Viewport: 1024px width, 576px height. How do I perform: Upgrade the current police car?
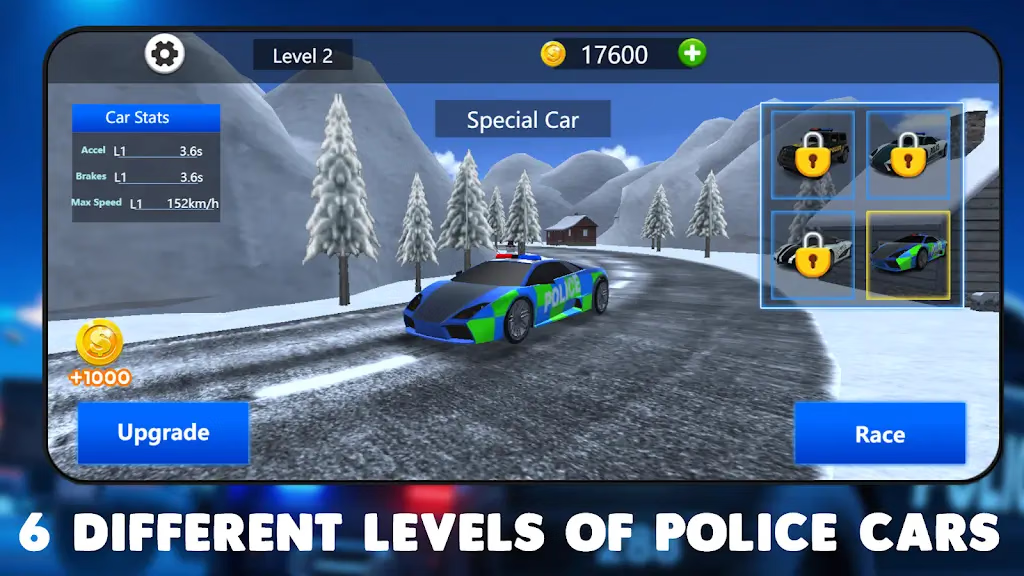pyautogui.click(x=163, y=433)
